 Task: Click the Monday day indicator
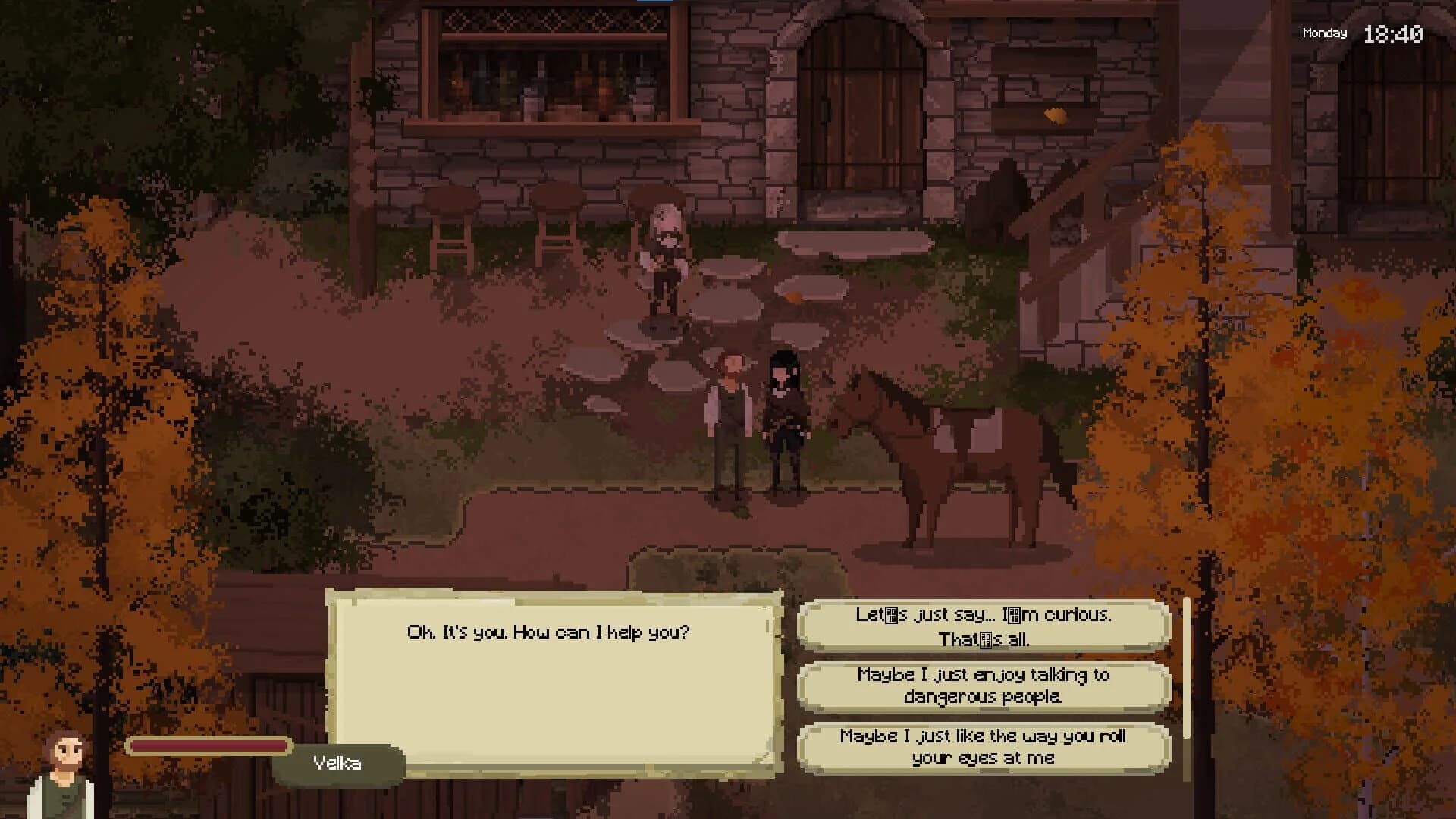tap(1323, 33)
